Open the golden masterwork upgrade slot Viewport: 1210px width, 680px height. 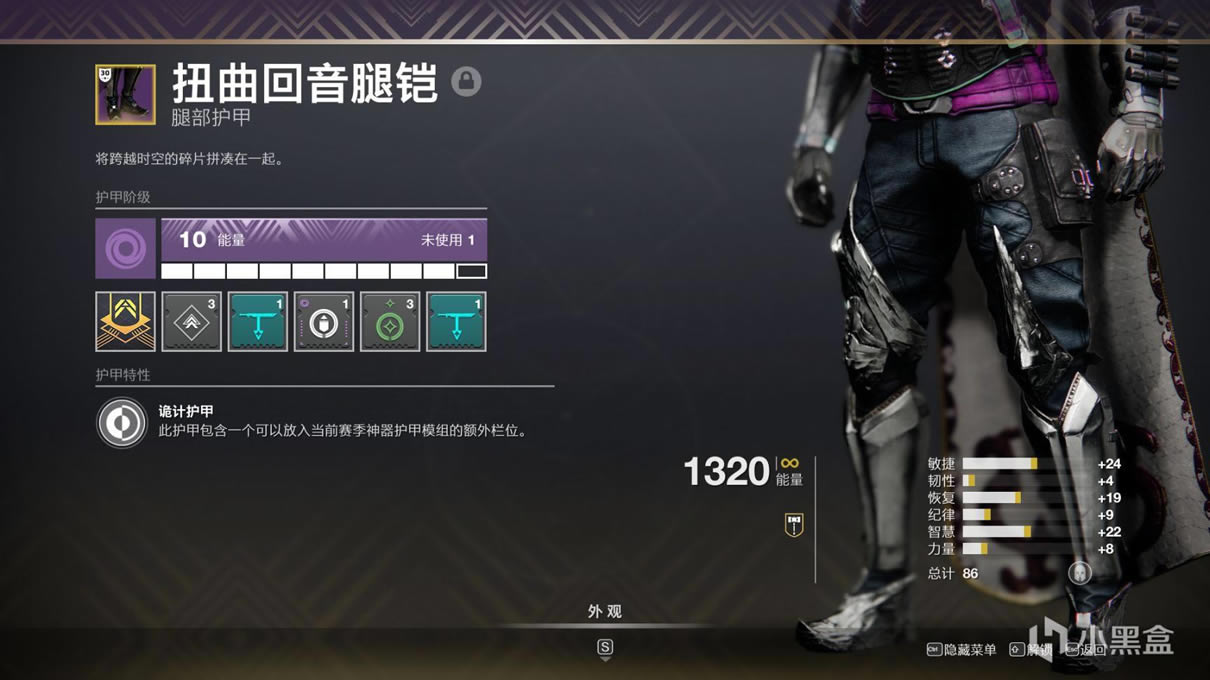click(x=125, y=321)
